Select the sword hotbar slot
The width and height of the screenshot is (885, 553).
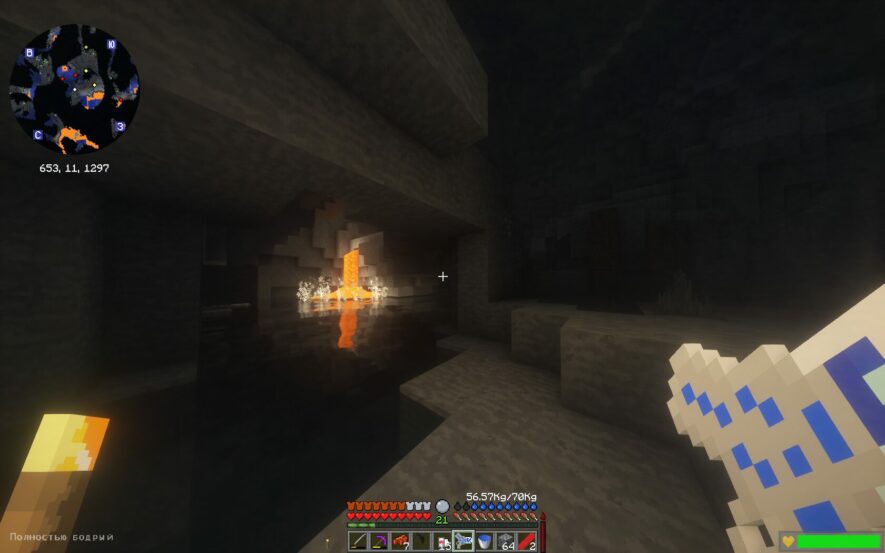coord(358,541)
